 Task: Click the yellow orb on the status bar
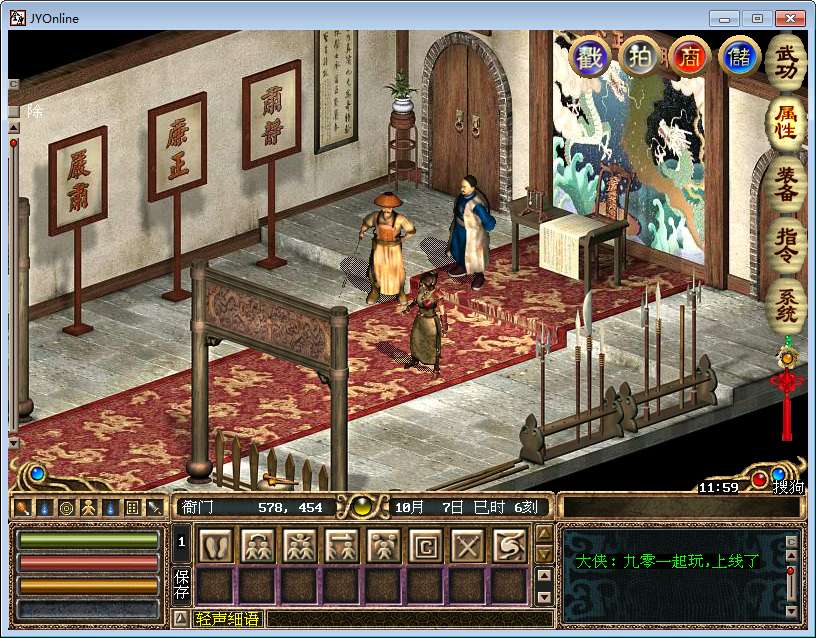[x=357, y=507]
